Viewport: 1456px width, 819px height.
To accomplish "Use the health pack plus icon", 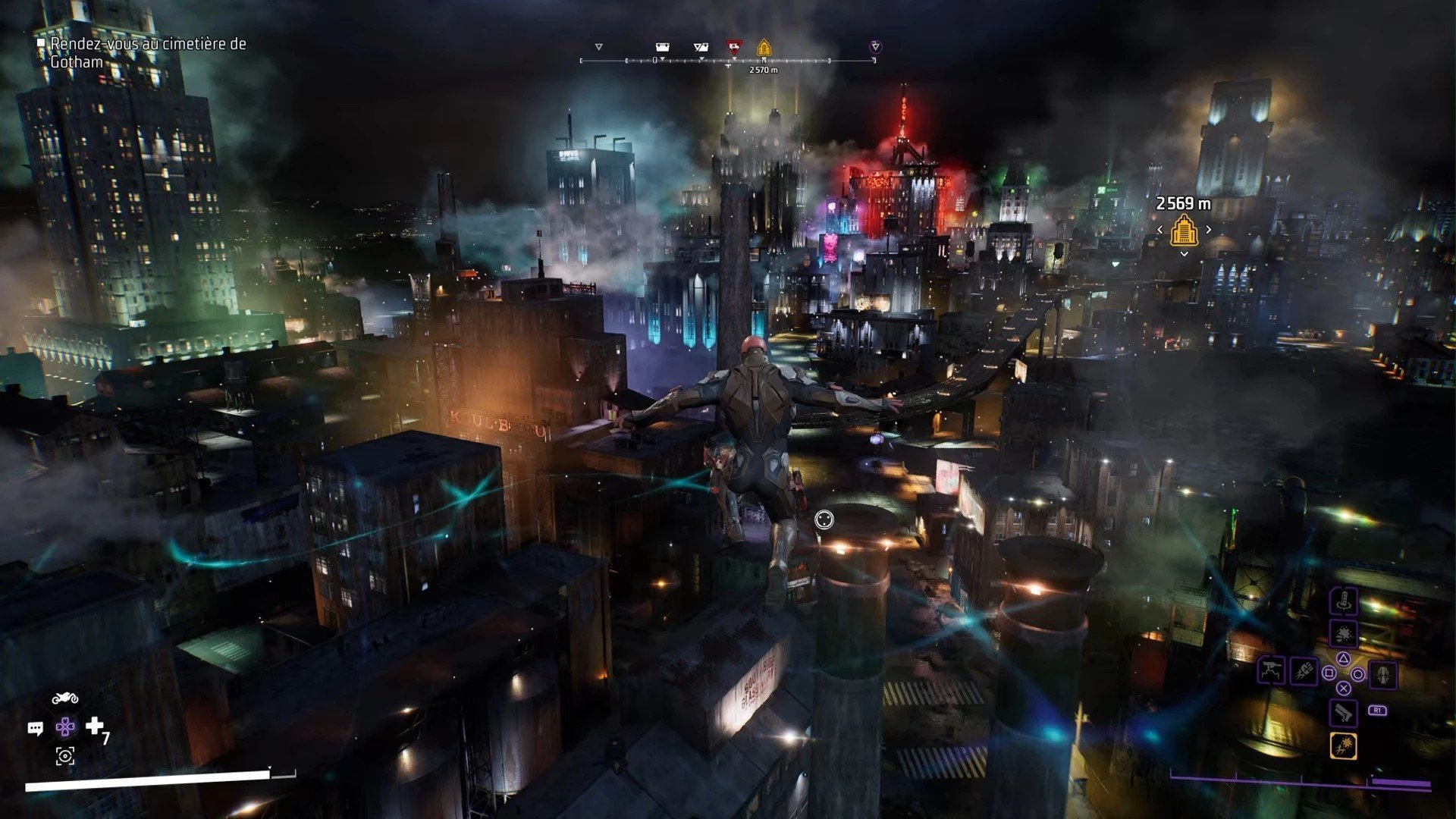I will point(95,726).
